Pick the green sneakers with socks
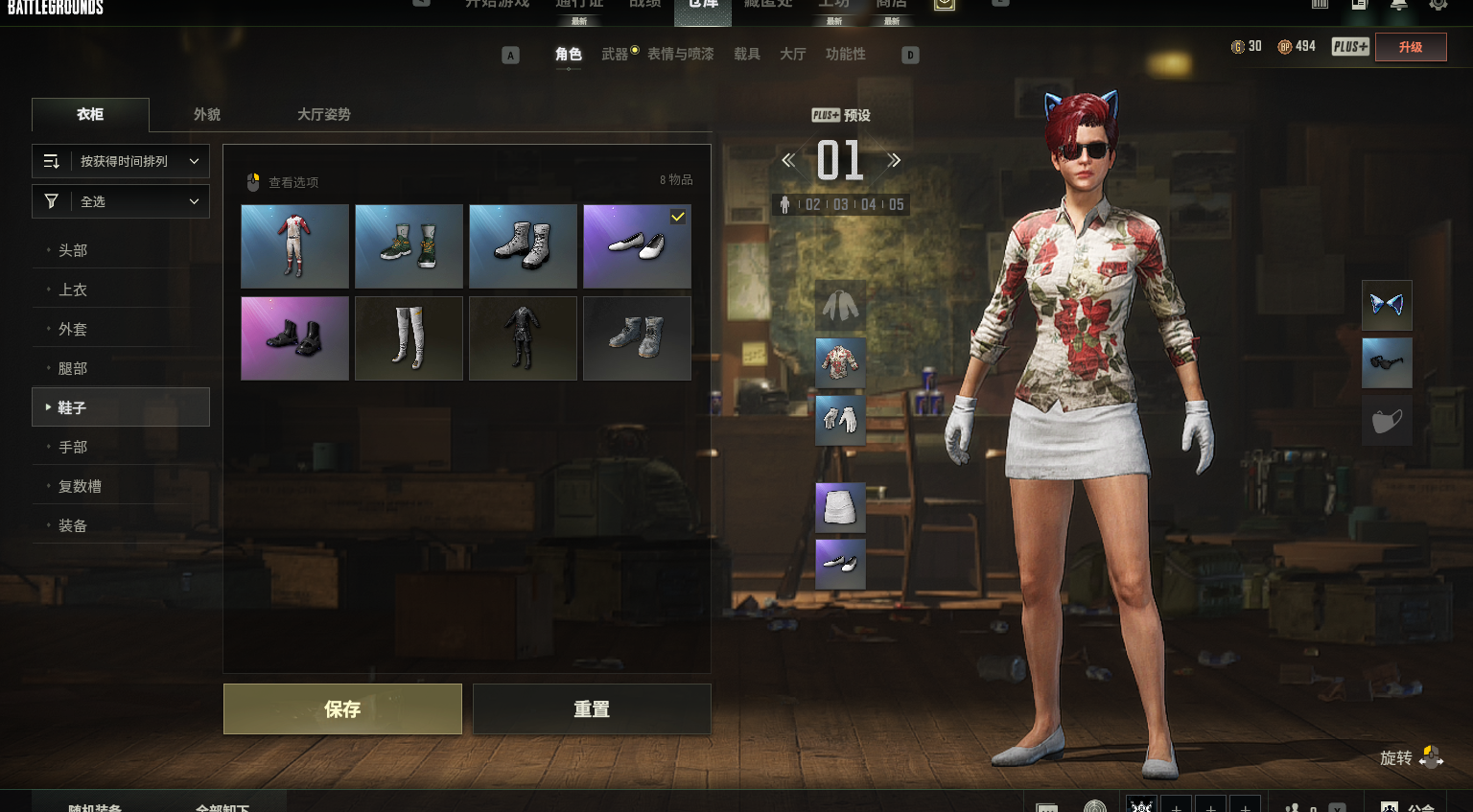 point(409,246)
